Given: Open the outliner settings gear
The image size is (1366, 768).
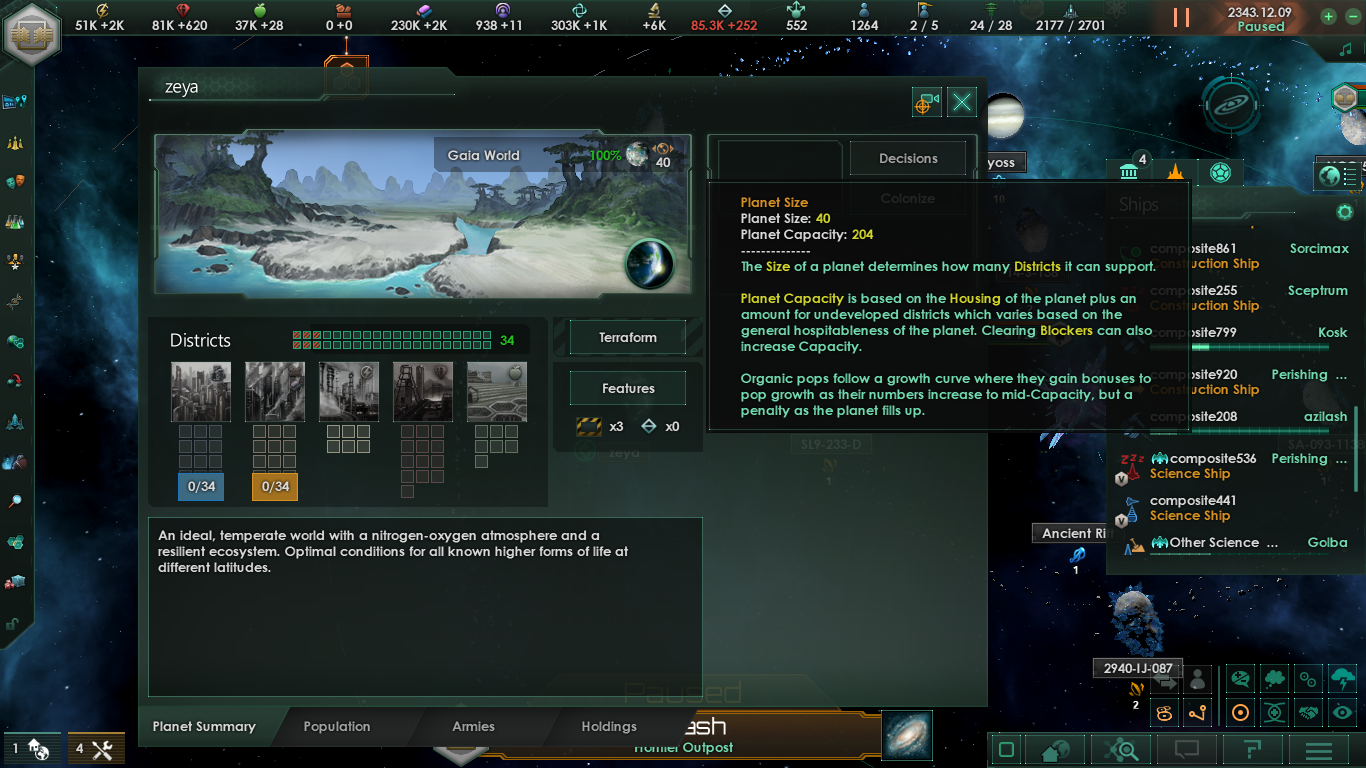Looking at the screenshot, I should point(1345,212).
